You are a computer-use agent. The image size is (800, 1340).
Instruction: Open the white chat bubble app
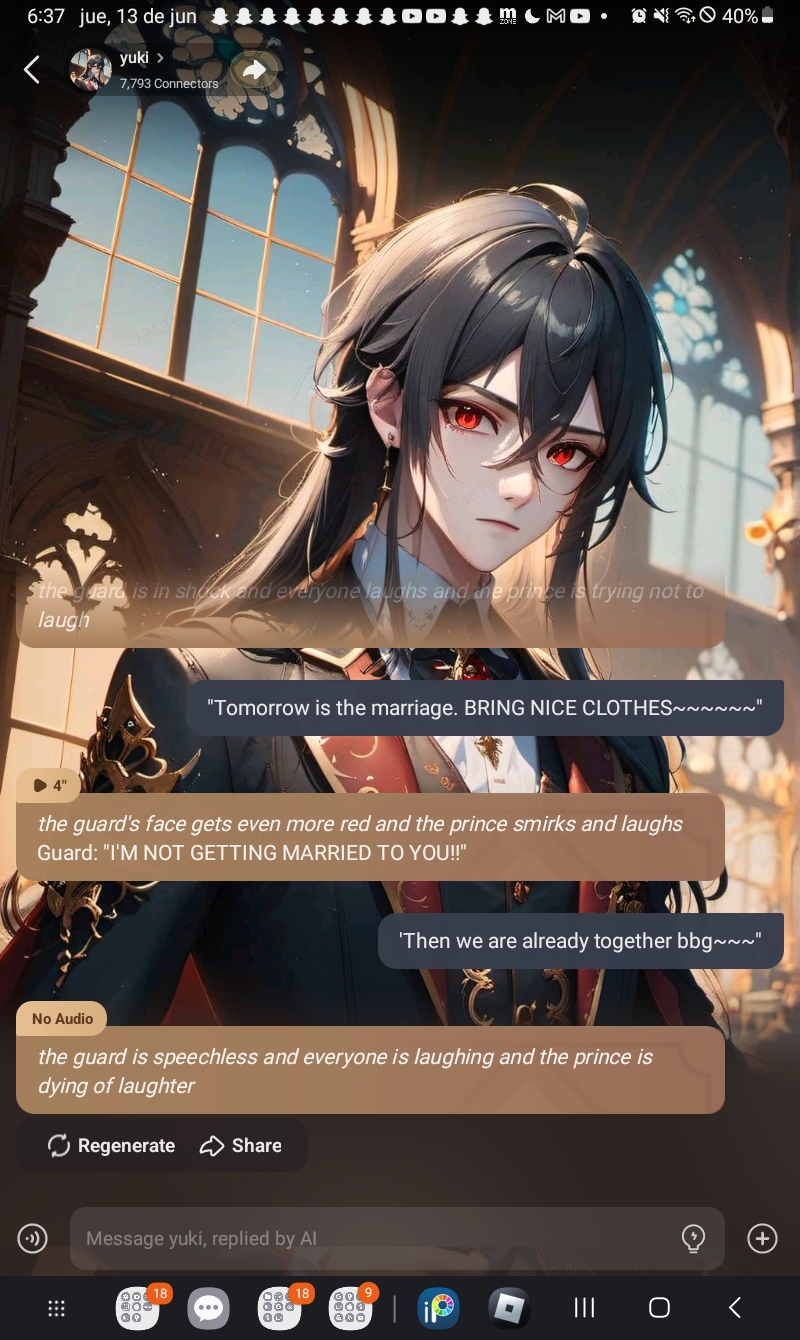208,1308
